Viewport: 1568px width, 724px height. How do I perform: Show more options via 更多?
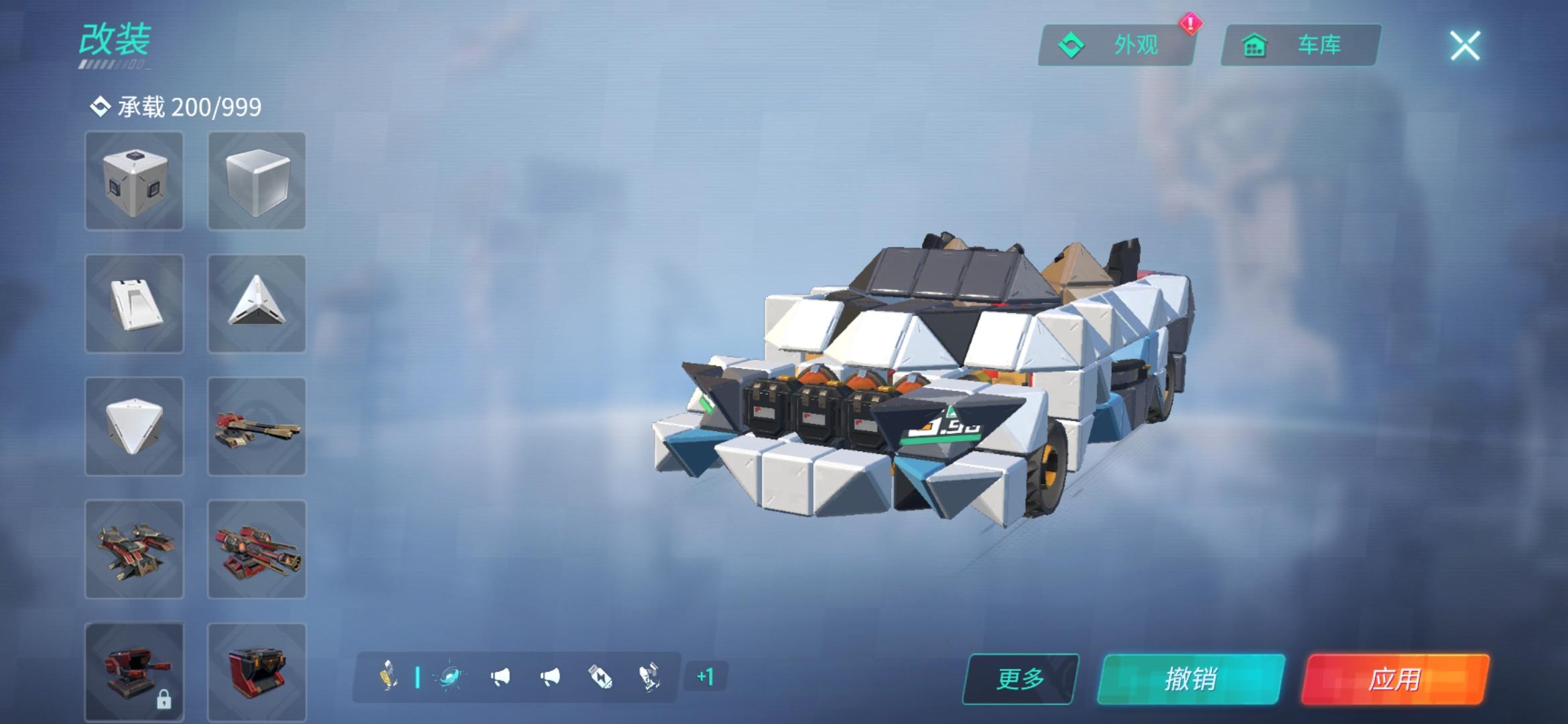tap(1021, 679)
